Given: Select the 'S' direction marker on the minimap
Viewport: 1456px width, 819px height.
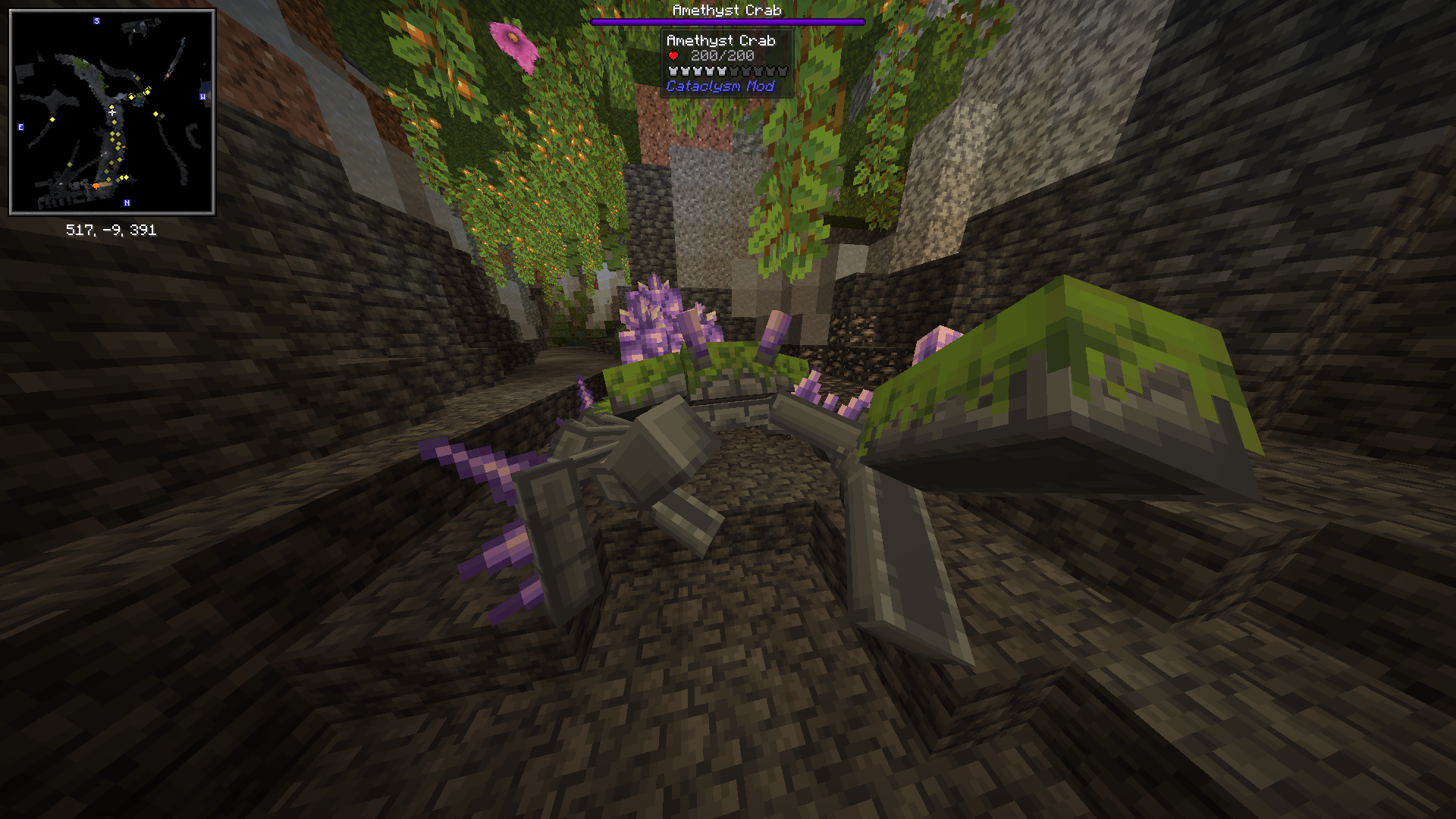Looking at the screenshot, I should 96,20.
